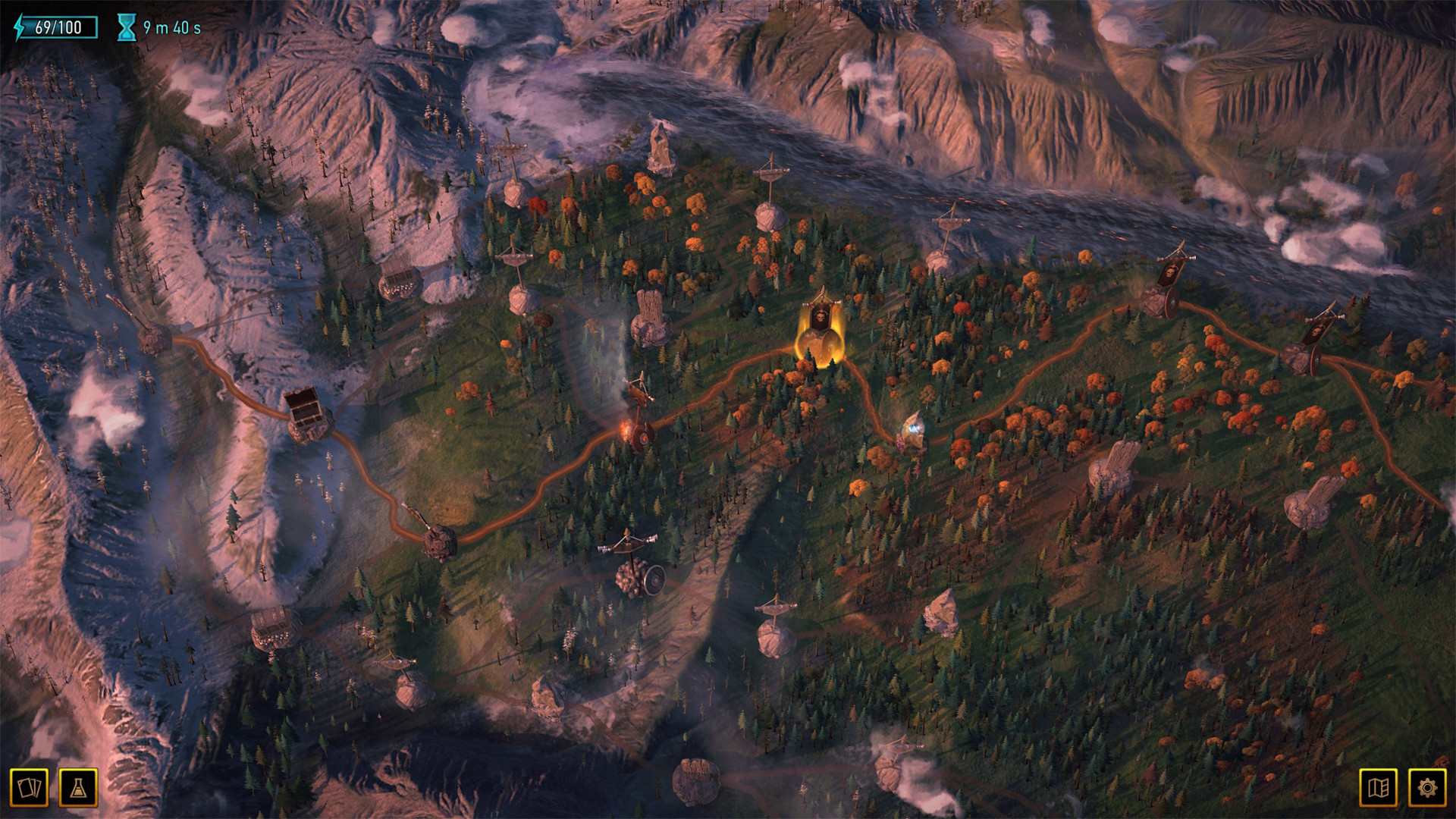1456x819 pixels.
Task: Click the hourglass timer icon
Action: [127, 25]
